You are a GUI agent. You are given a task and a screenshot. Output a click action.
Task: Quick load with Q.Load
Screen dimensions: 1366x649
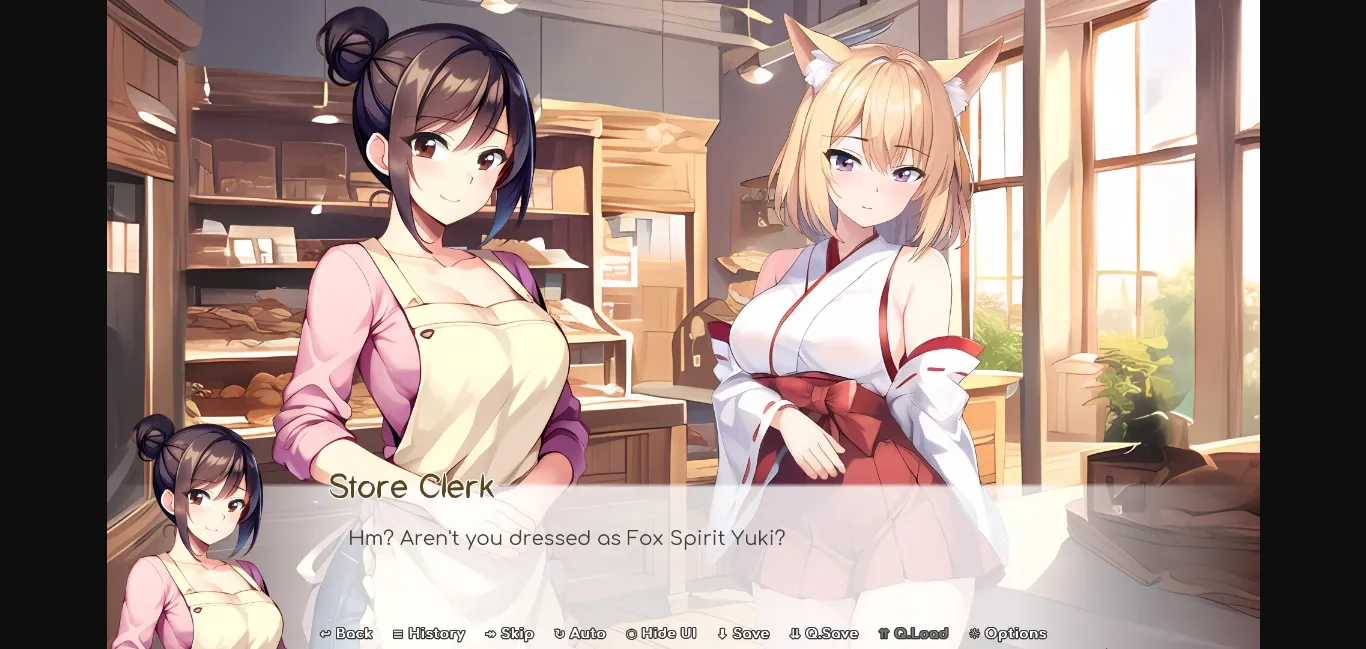point(913,633)
